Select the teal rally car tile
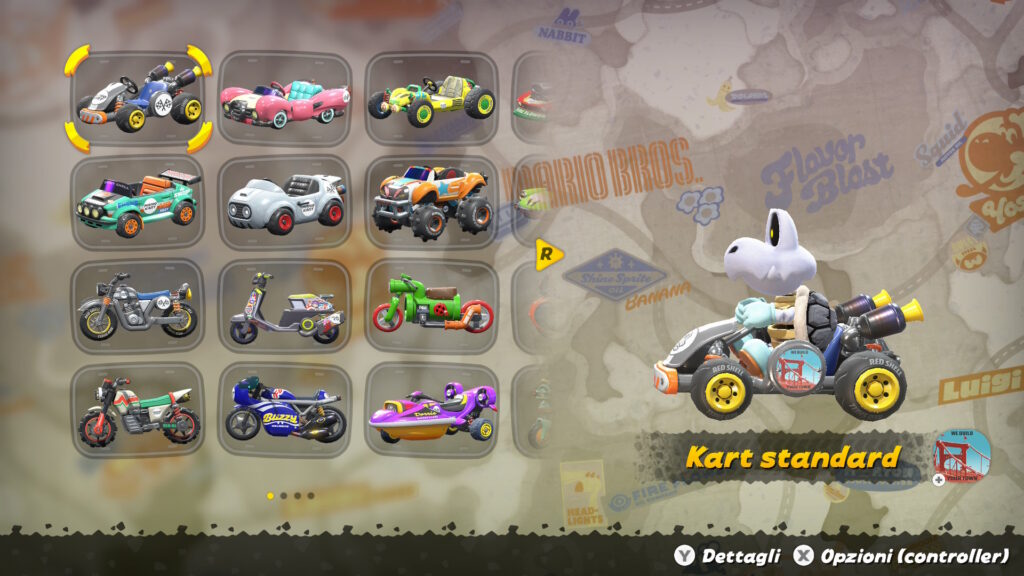This screenshot has width=1024, height=576. pos(138,203)
